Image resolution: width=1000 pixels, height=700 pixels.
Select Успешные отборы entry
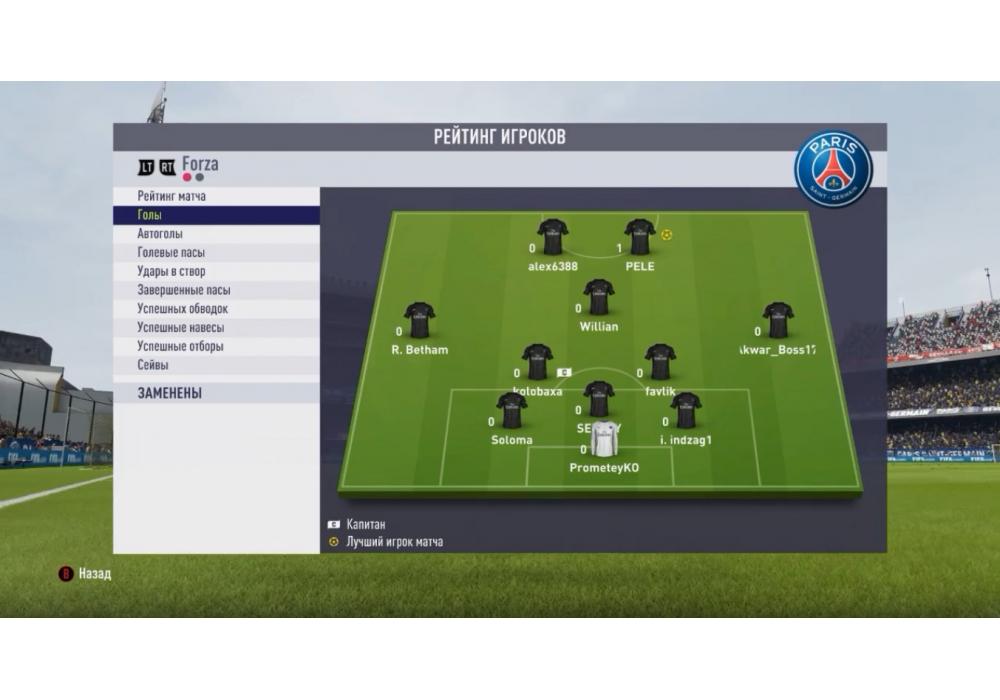click(x=181, y=346)
